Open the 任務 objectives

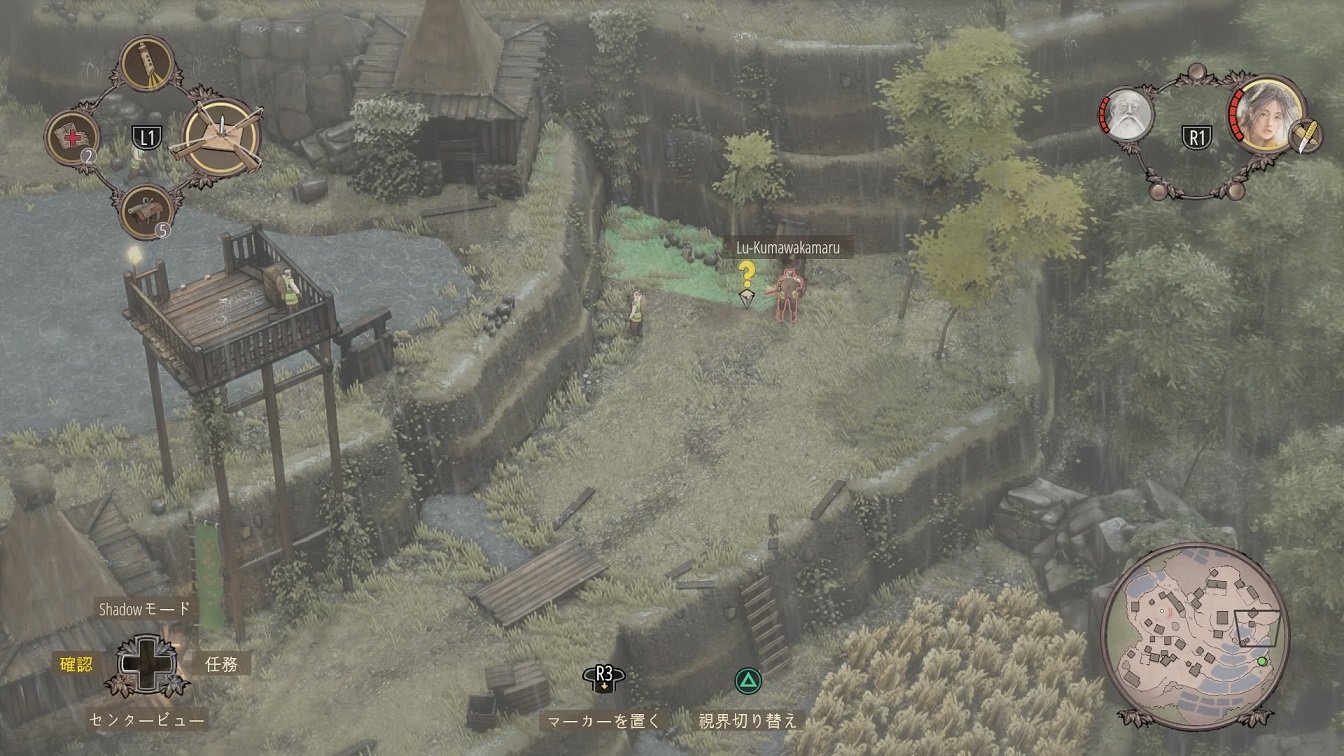[x=221, y=663]
